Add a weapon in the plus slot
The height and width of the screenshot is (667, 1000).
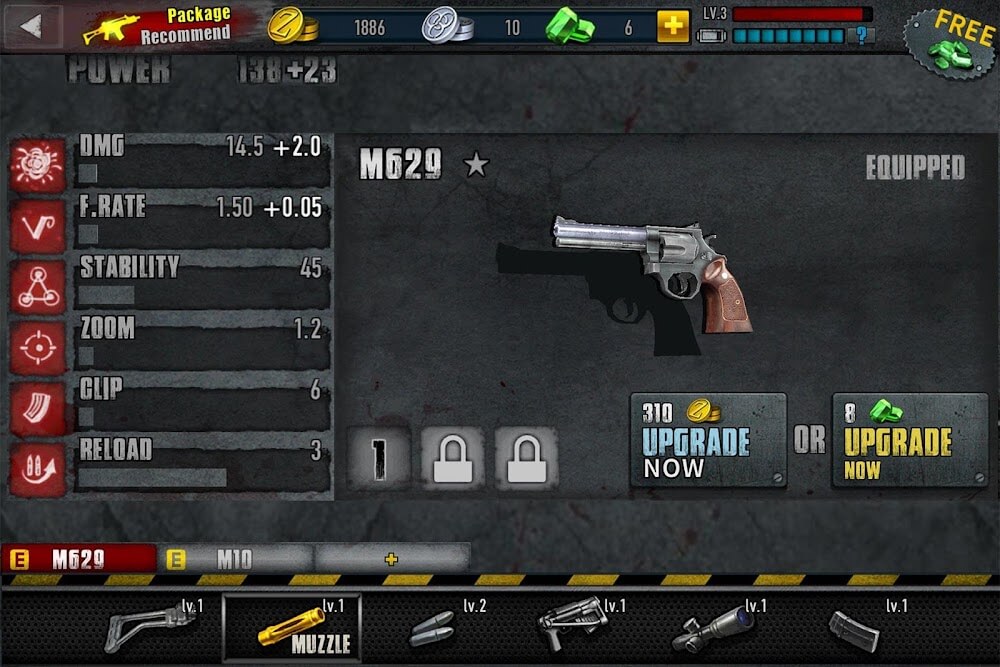pos(391,559)
